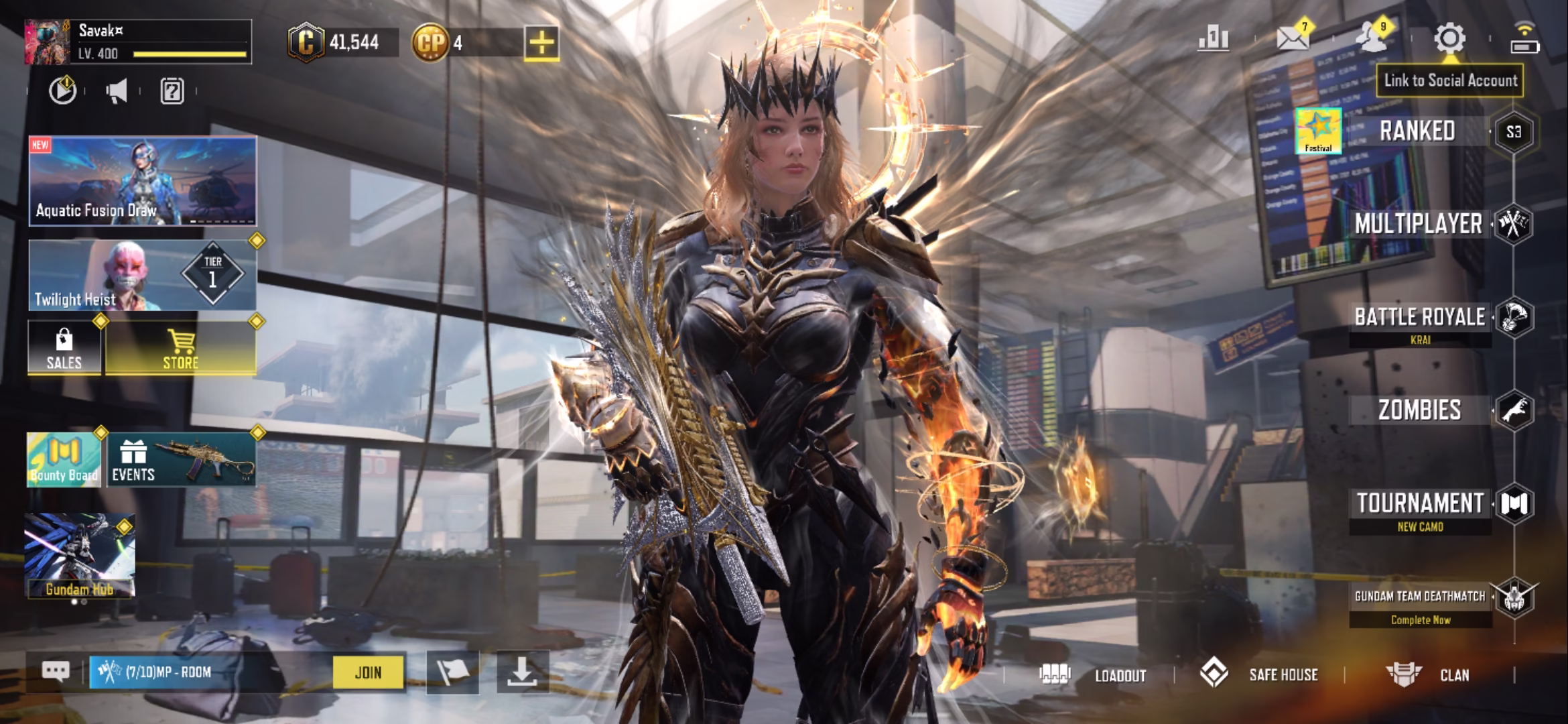Join the MP room
Screen dimensions: 1568x724
tap(368, 672)
